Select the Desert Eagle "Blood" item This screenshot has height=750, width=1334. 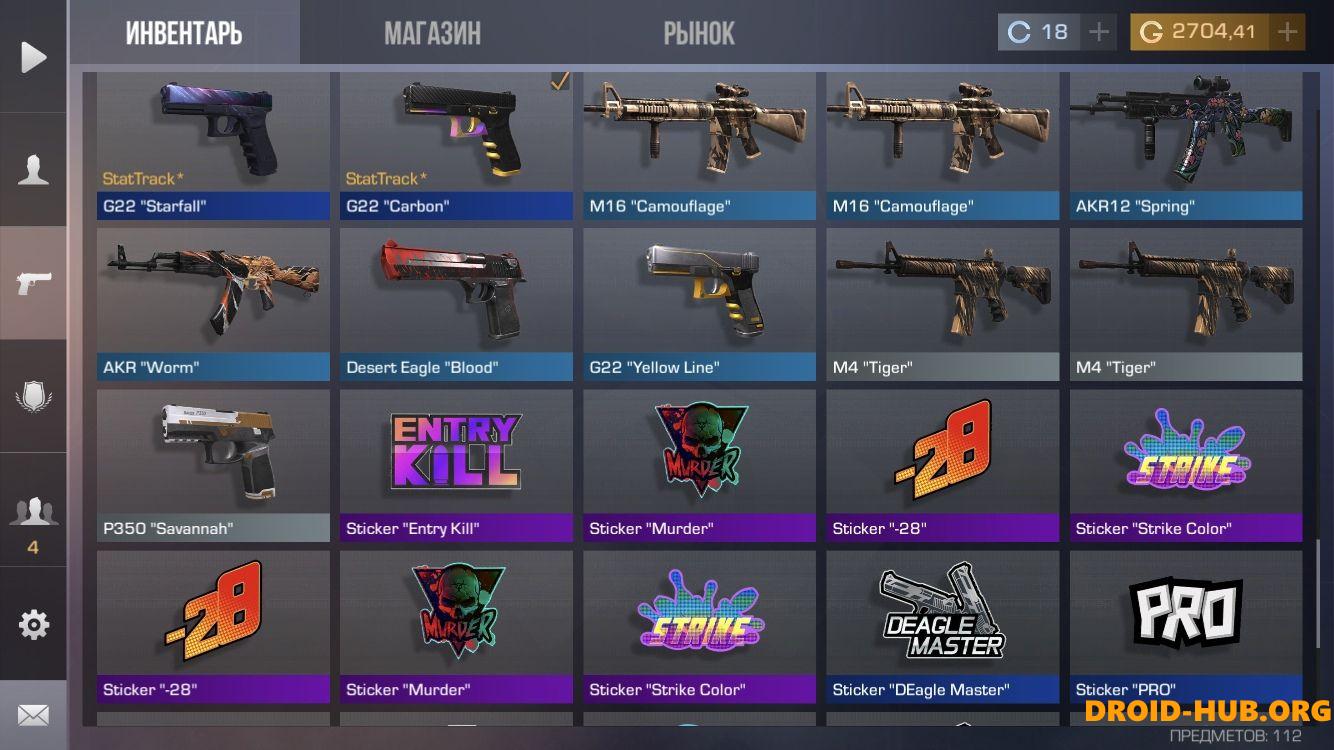(456, 304)
